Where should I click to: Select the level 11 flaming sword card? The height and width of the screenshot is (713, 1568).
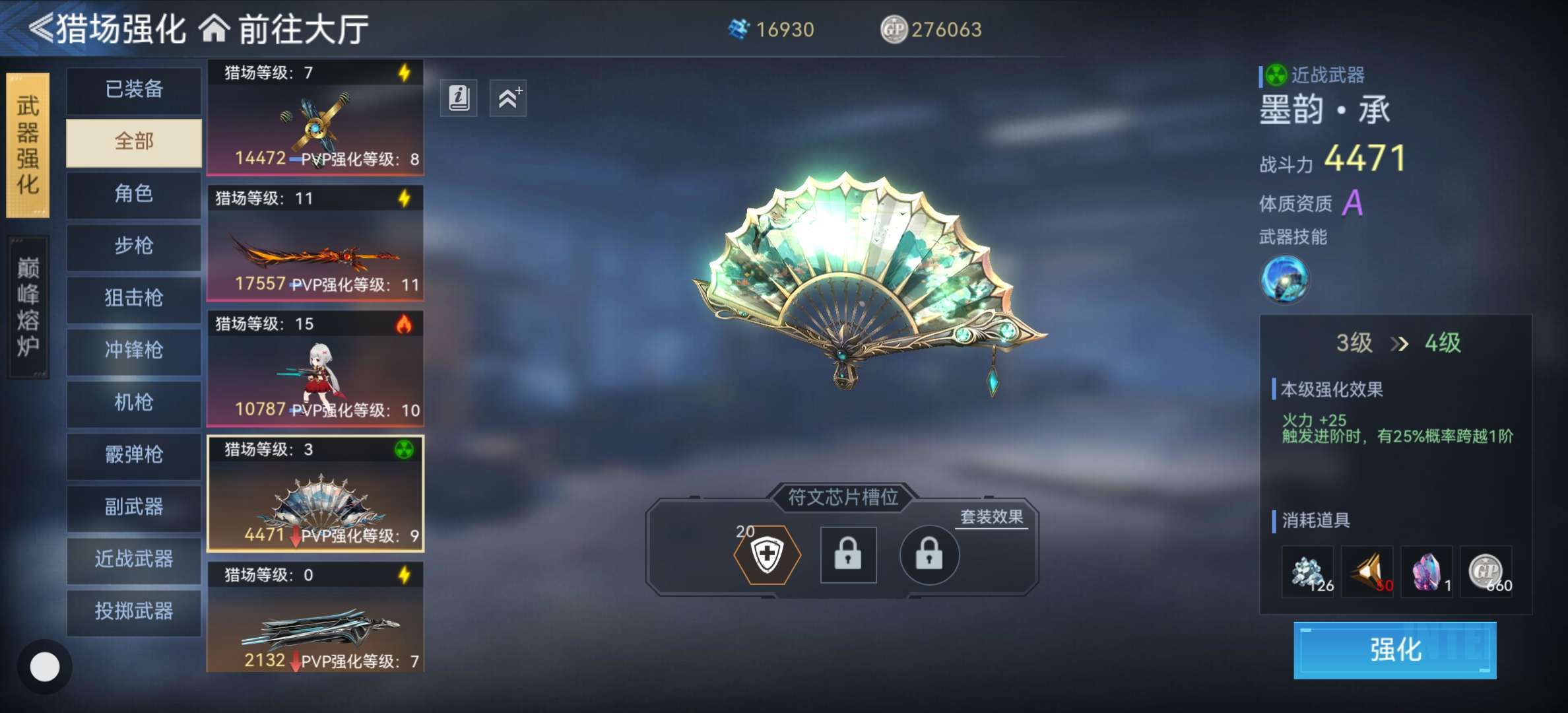315,243
